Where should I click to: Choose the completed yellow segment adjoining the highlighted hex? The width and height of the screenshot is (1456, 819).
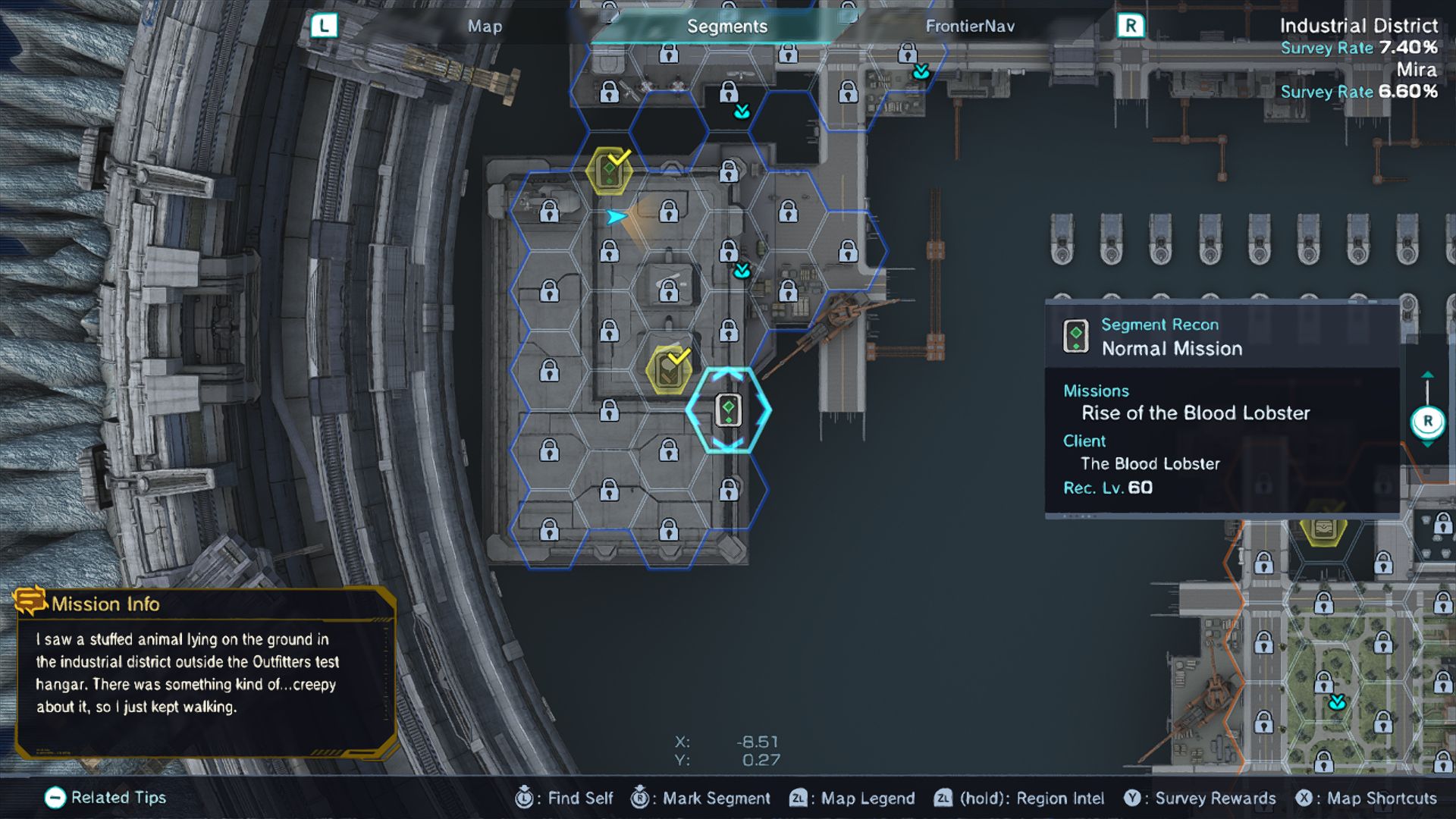click(x=668, y=370)
